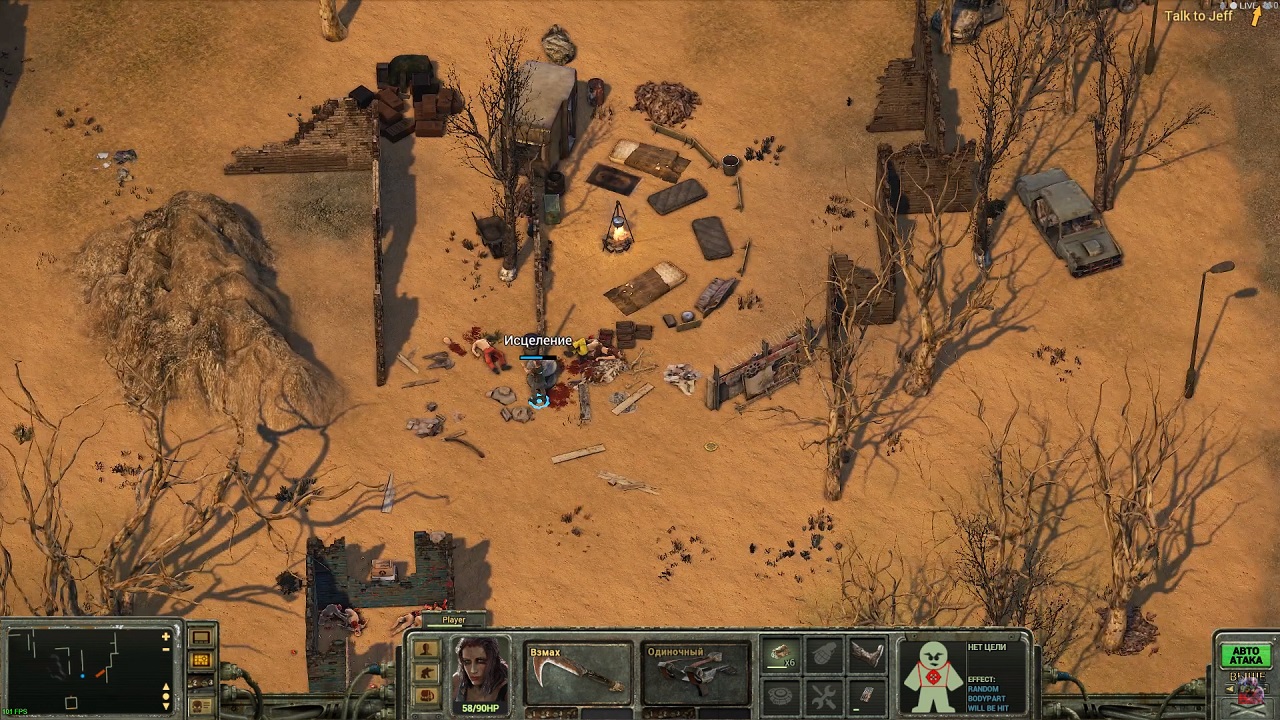Click the minimap downward arrow control
Screen dimensions: 1280x720
point(164,708)
